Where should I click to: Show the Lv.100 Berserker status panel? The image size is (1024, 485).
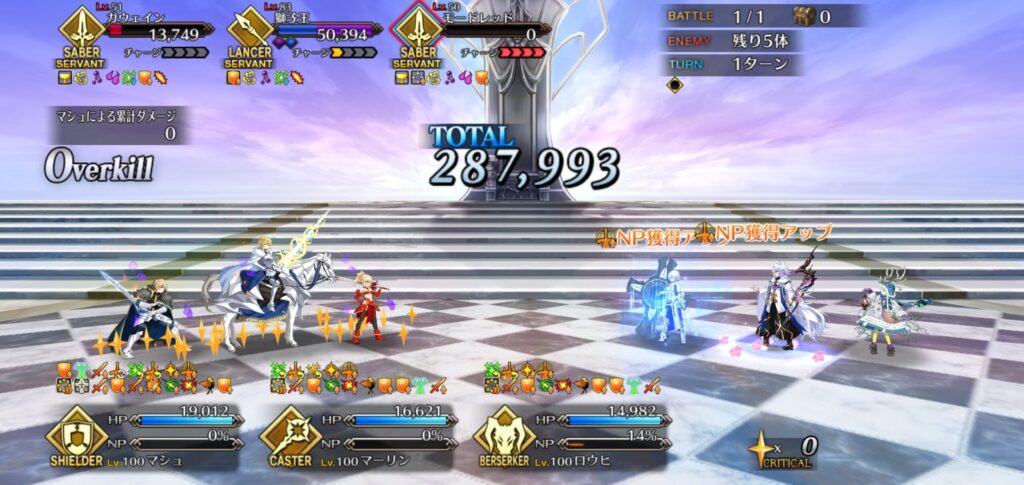[x=570, y=437]
